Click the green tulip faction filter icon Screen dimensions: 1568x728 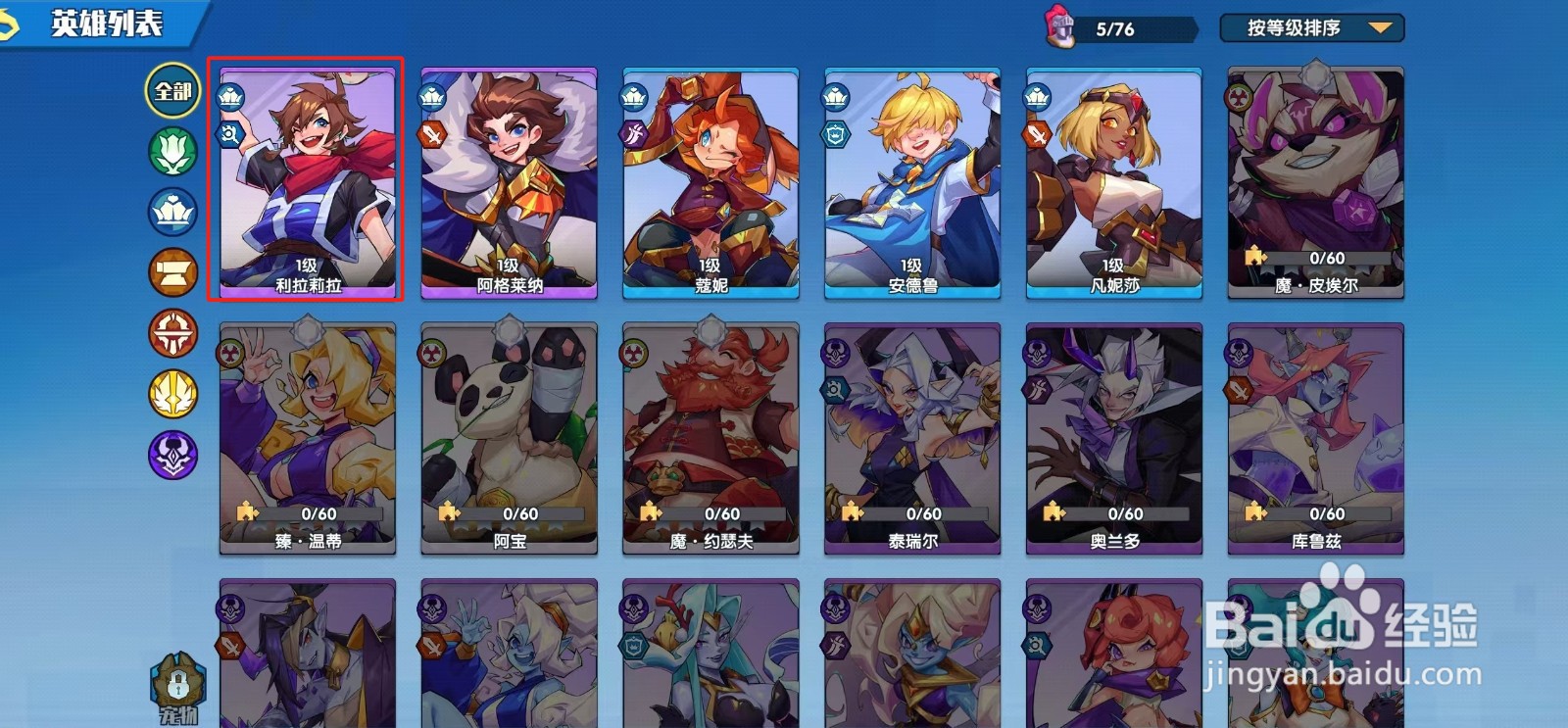(x=171, y=149)
